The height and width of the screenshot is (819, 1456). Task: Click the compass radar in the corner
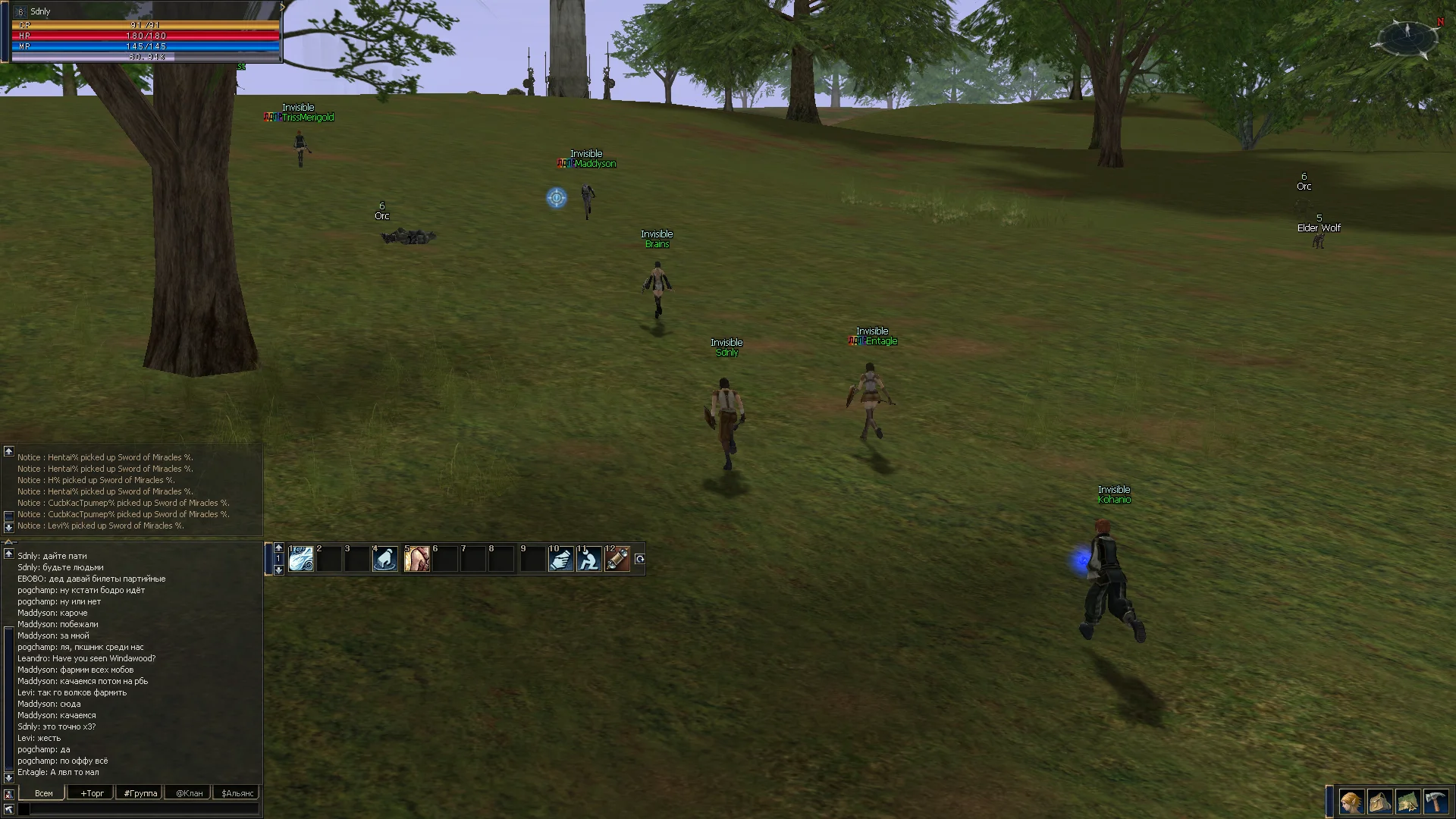(1407, 36)
